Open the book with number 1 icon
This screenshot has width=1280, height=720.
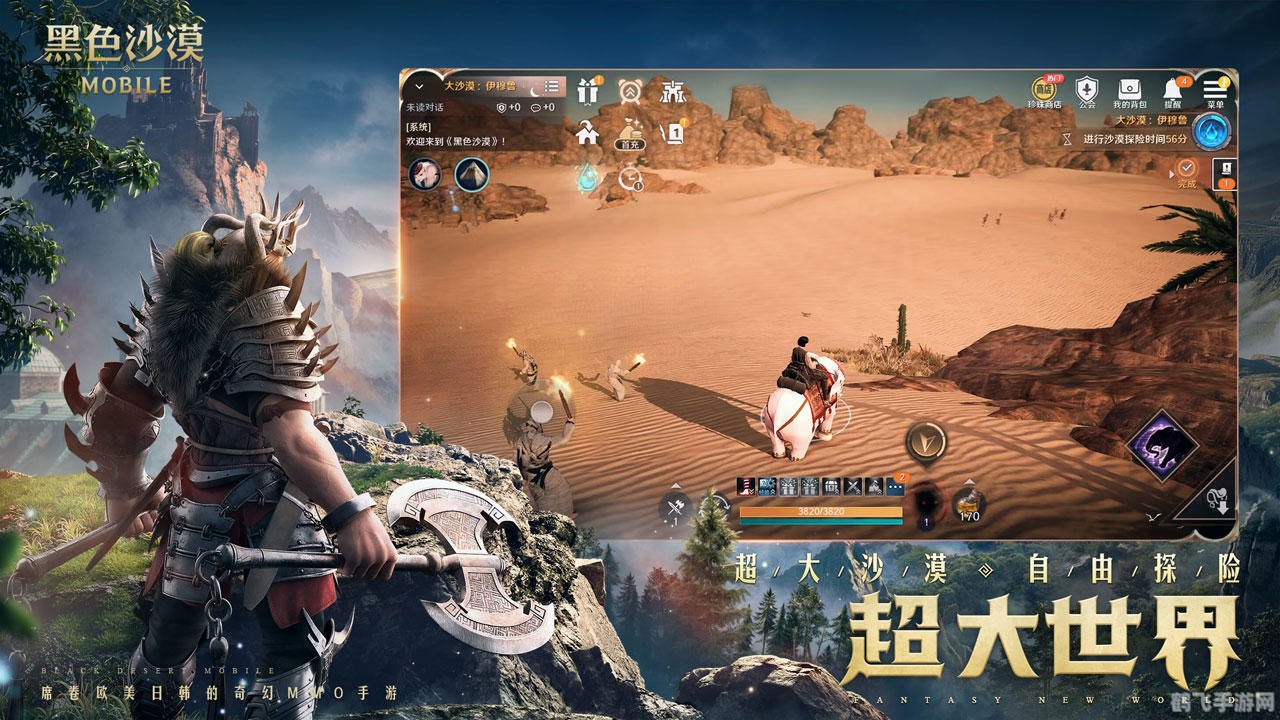pyautogui.click(x=674, y=132)
